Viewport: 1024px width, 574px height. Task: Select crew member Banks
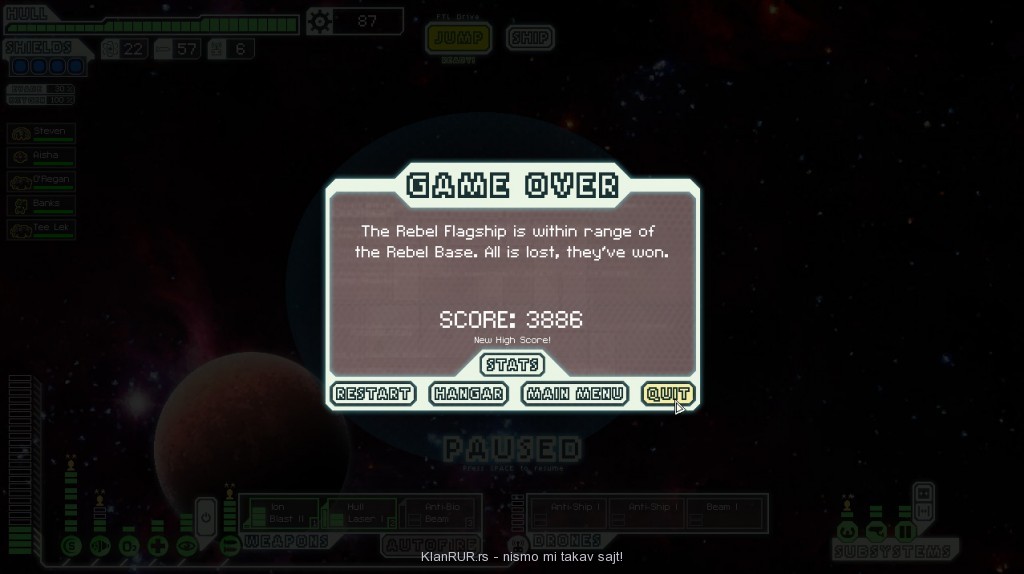click(41, 205)
